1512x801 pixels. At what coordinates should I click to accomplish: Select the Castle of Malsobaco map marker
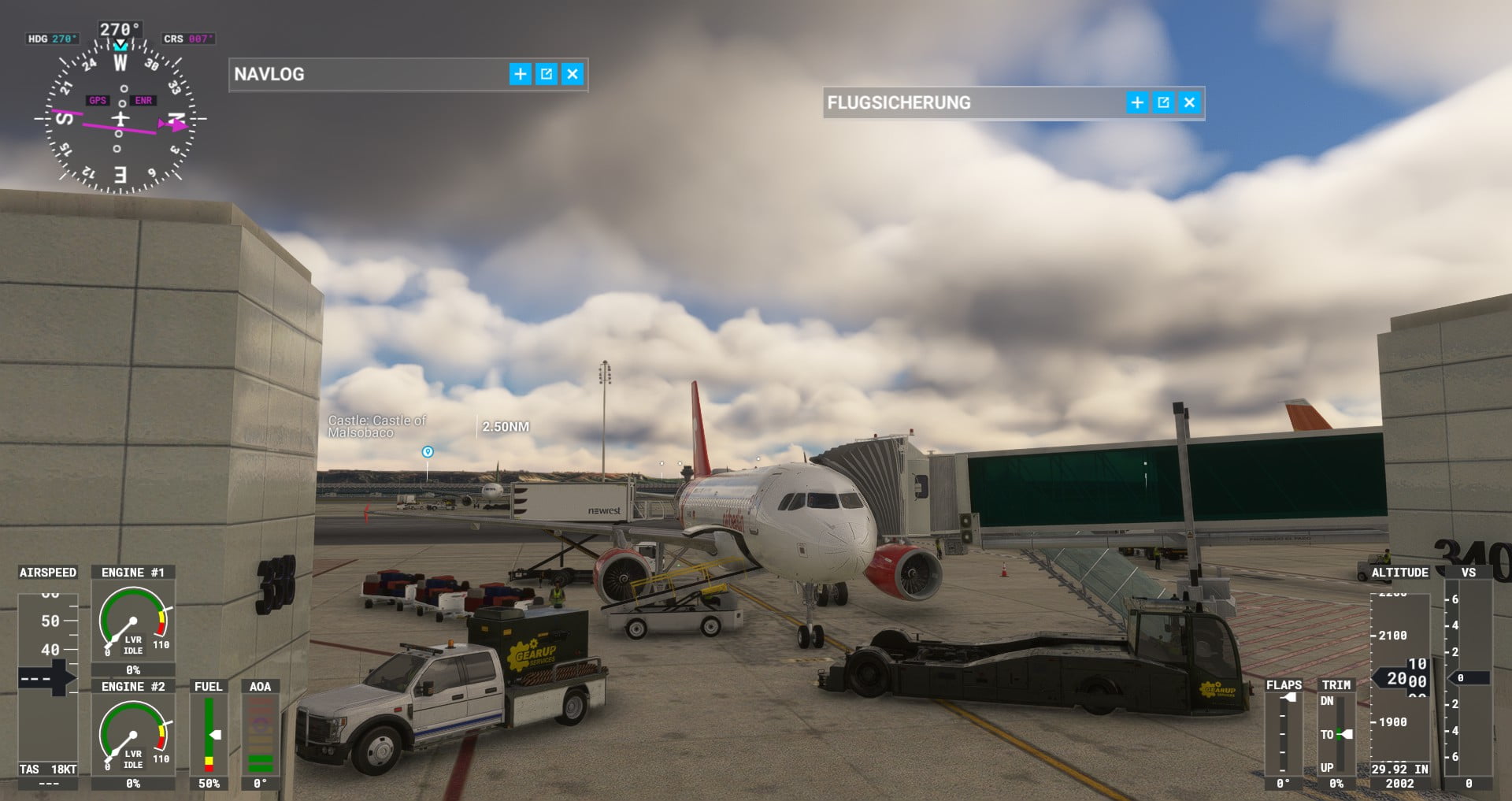428,452
